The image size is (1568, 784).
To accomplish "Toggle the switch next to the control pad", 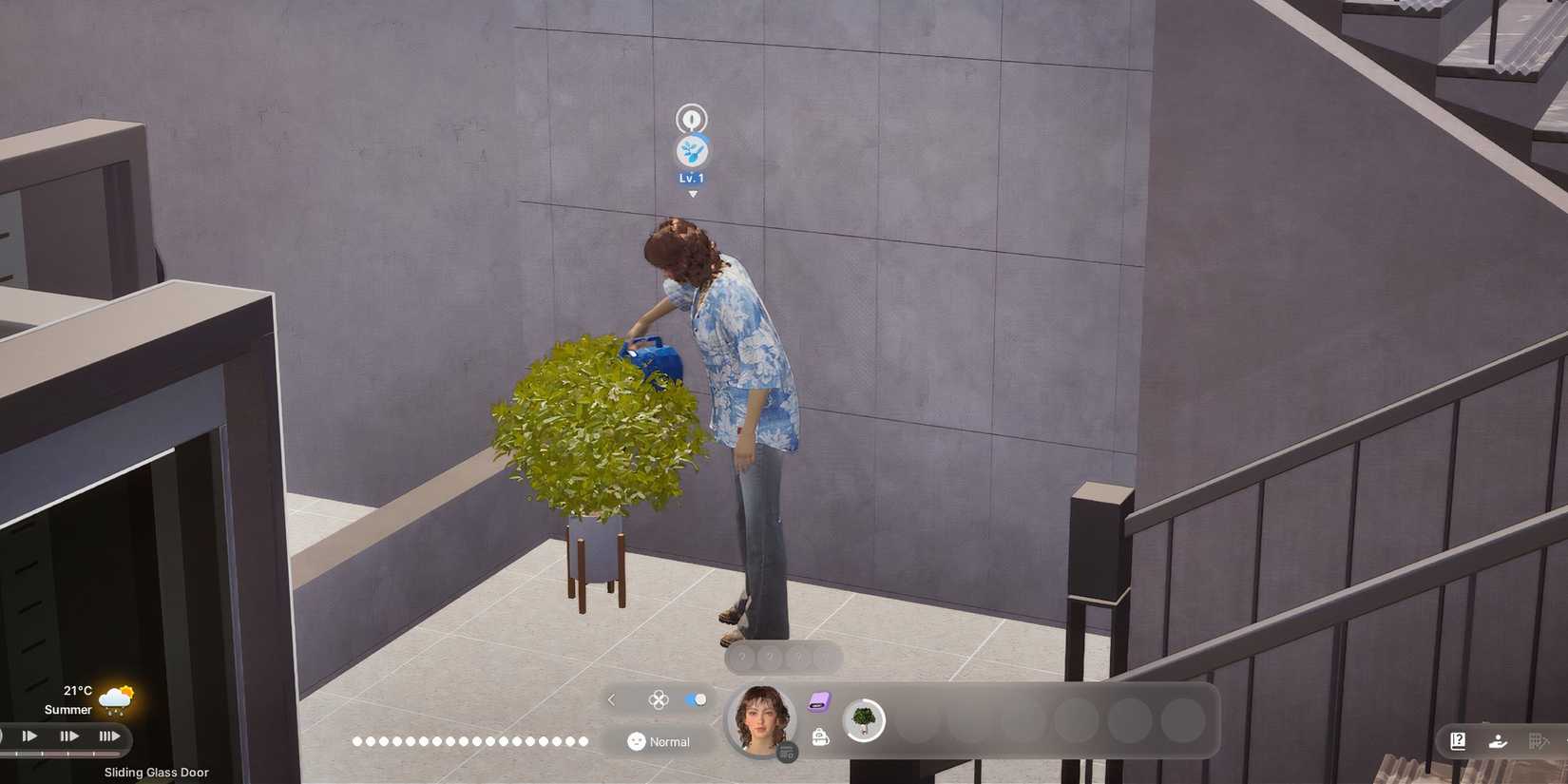I will coord(695,700).
